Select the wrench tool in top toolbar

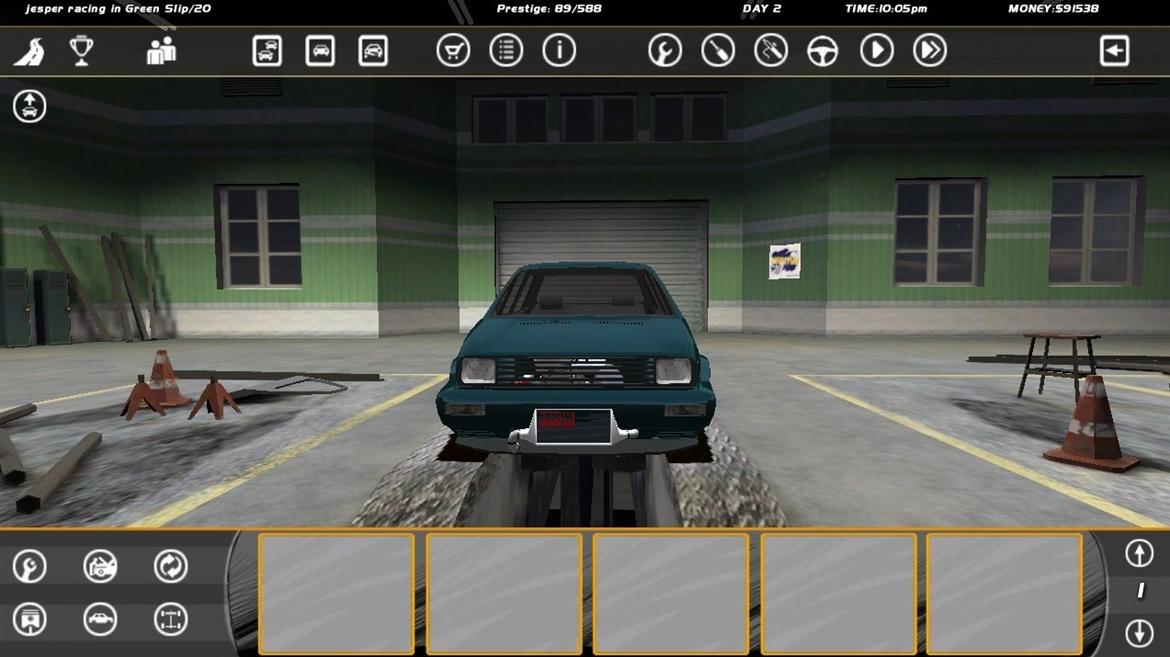click(665, 51)
